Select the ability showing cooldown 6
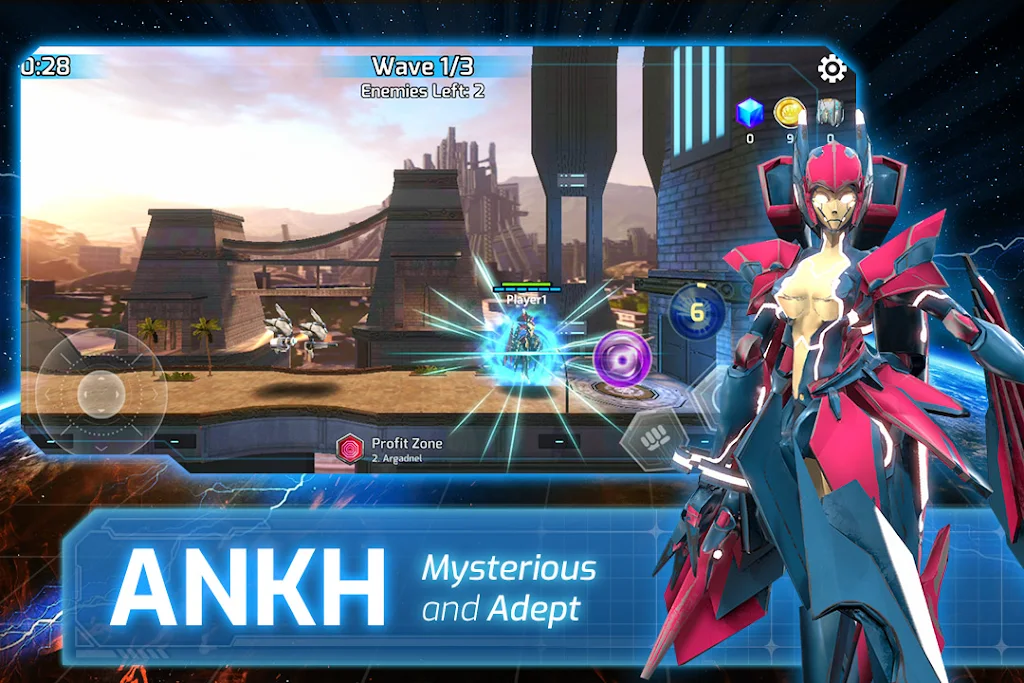Viewport: 1024px width, 683px height. (x=696, y=313)
